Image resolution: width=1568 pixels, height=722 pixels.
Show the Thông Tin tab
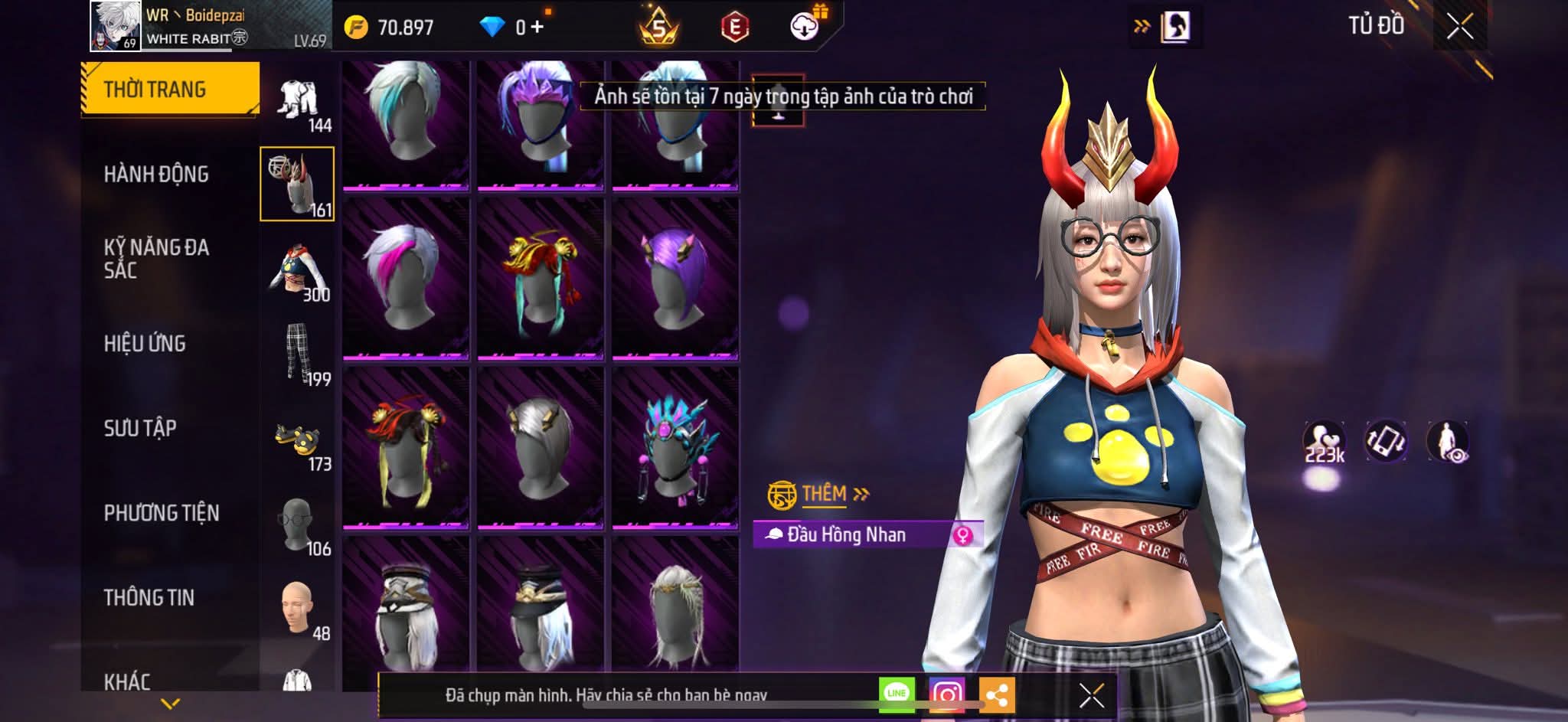pos(149,597)
